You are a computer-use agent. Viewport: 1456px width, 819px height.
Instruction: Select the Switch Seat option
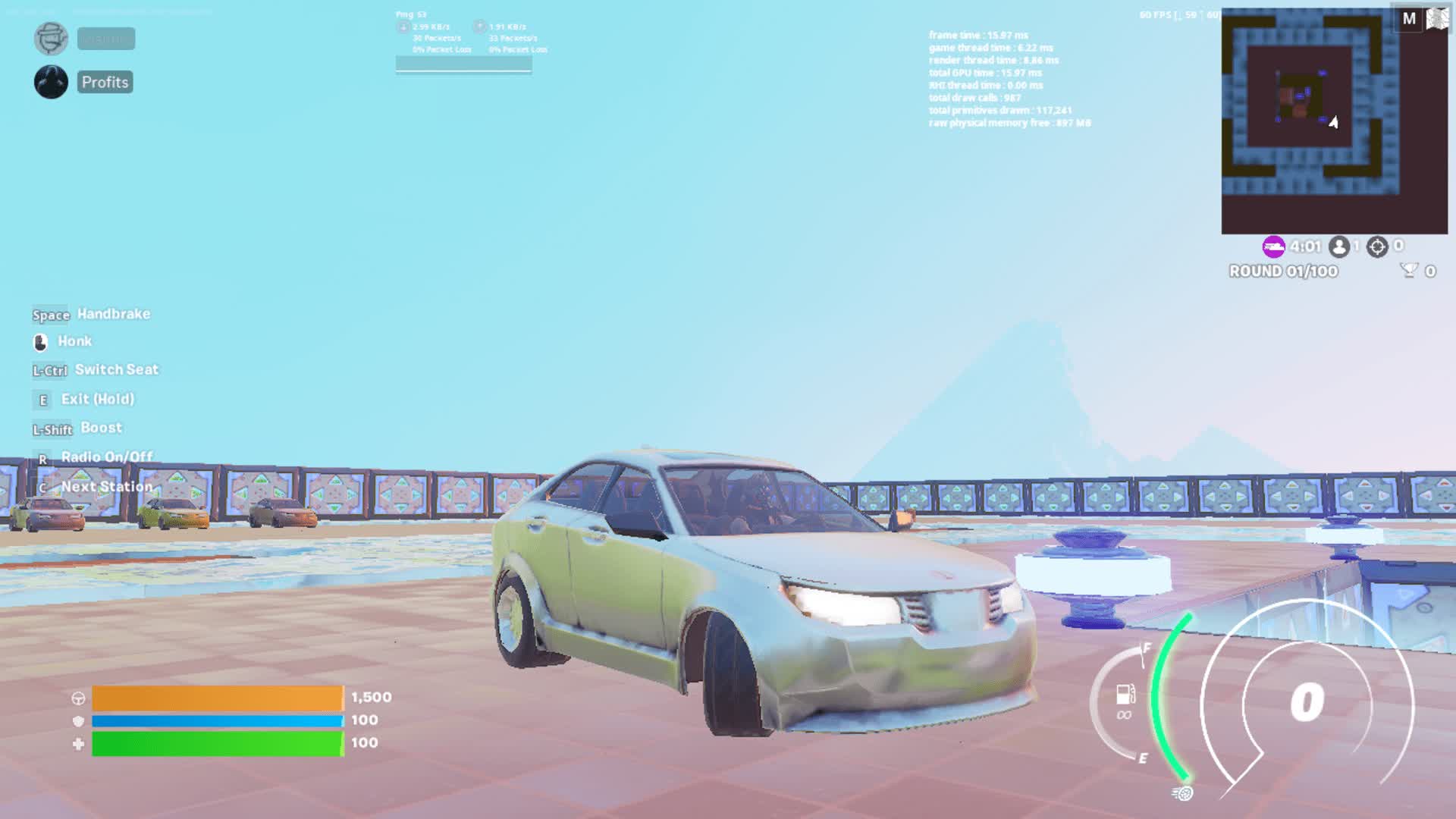117,369
